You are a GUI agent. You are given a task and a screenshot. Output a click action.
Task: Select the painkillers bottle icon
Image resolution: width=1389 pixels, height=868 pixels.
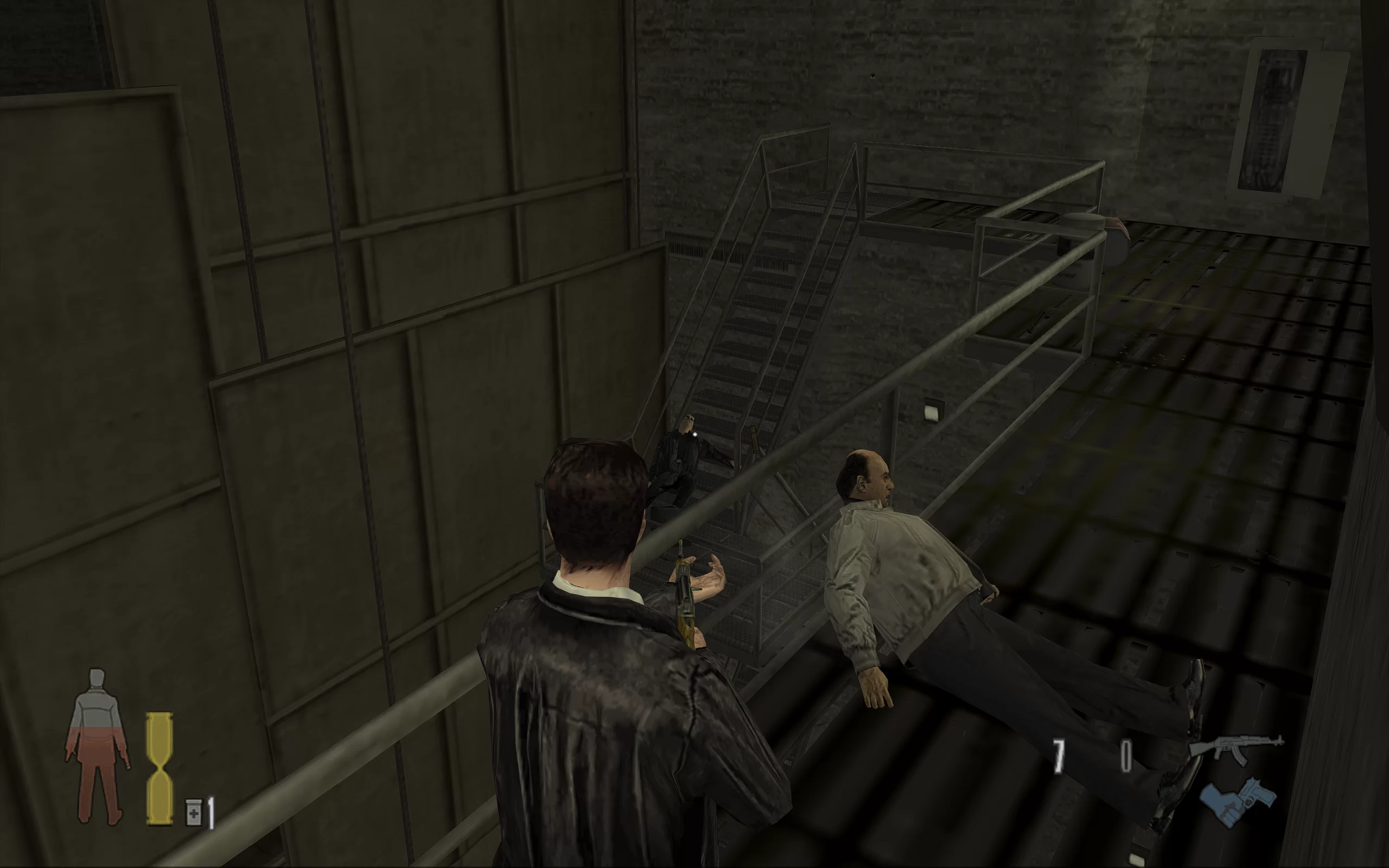[x=193, y=812]
